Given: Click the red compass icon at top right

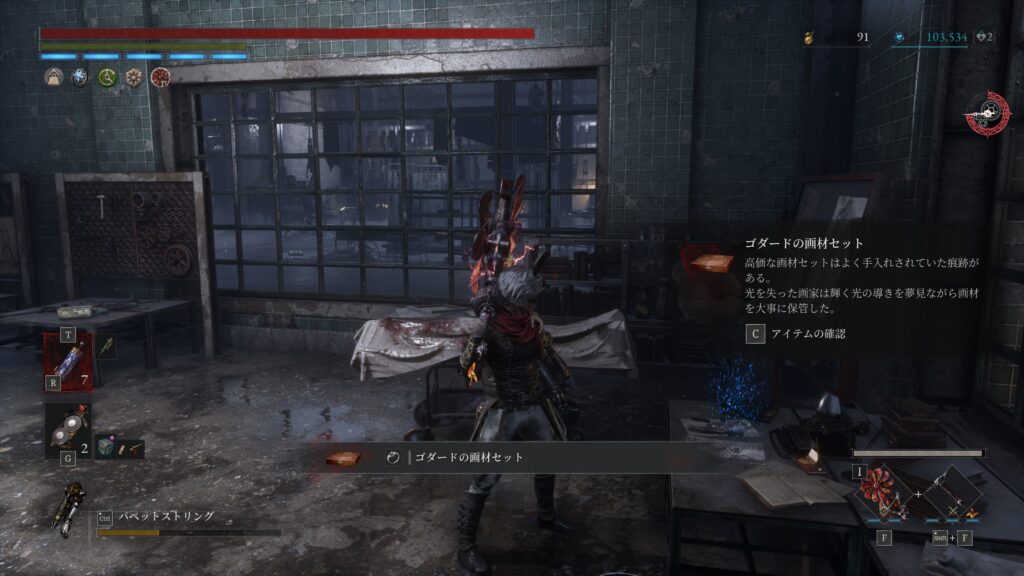Looking at the screenshot, I should 987,113.
